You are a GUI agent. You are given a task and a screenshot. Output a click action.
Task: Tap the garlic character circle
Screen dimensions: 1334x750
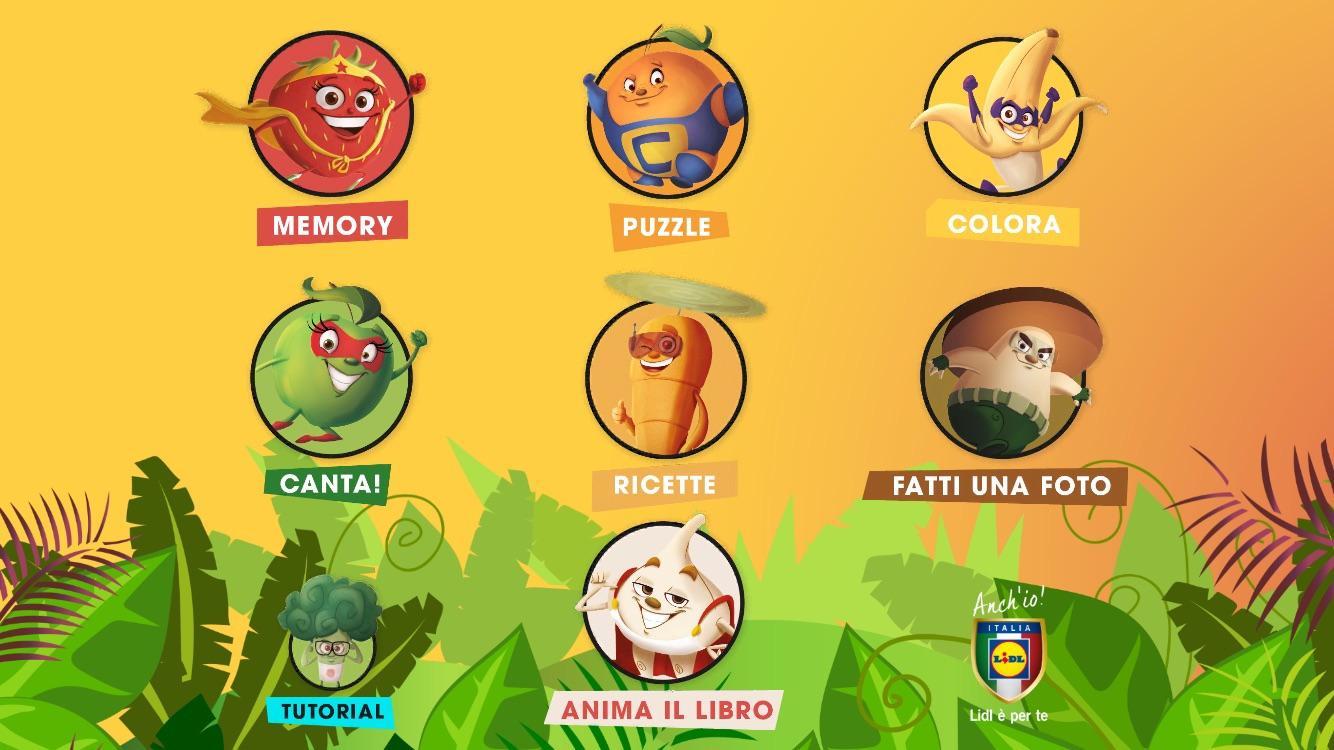point(664,598)
